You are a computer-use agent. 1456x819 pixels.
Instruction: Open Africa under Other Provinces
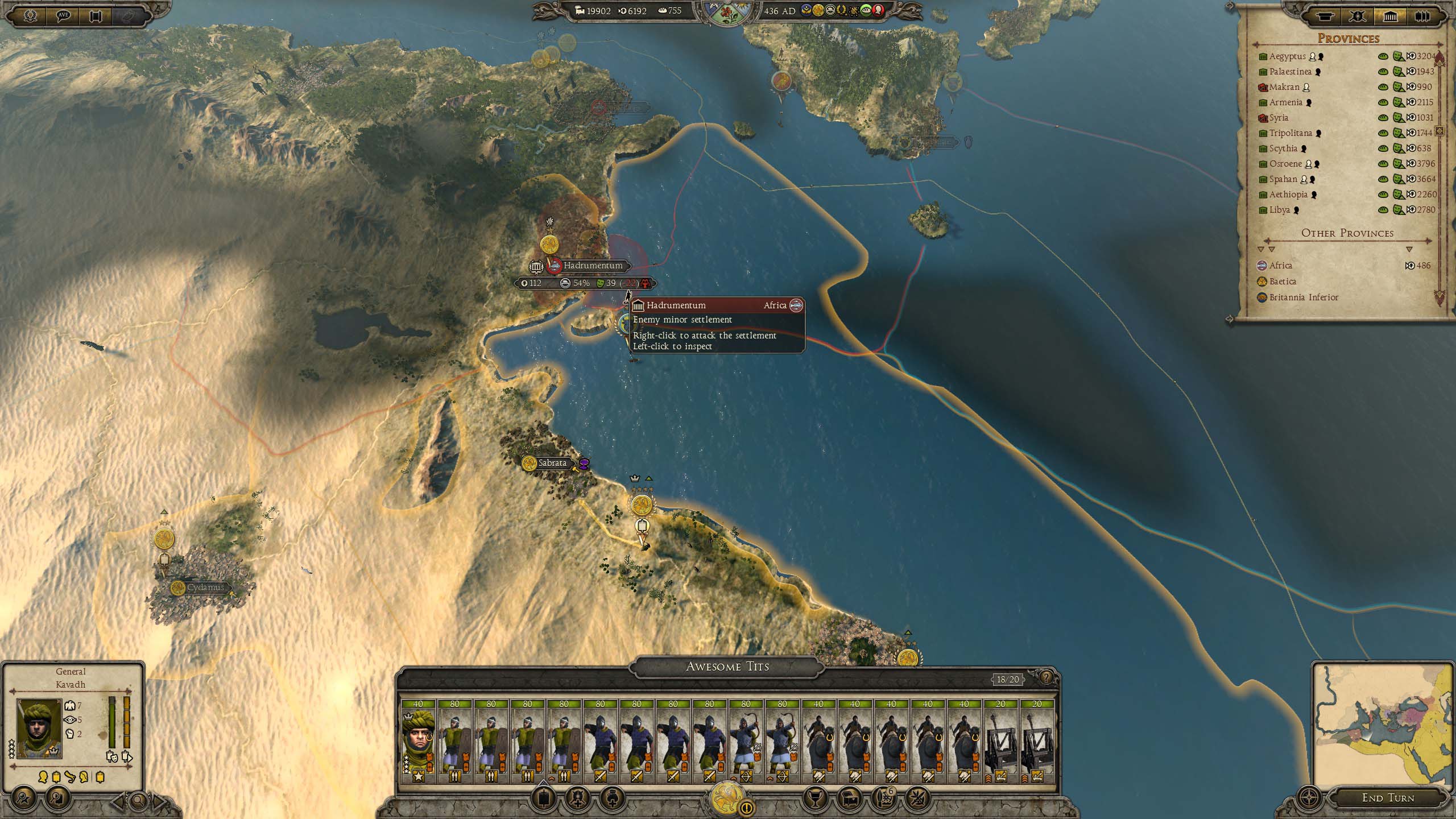click(1280, 266)
